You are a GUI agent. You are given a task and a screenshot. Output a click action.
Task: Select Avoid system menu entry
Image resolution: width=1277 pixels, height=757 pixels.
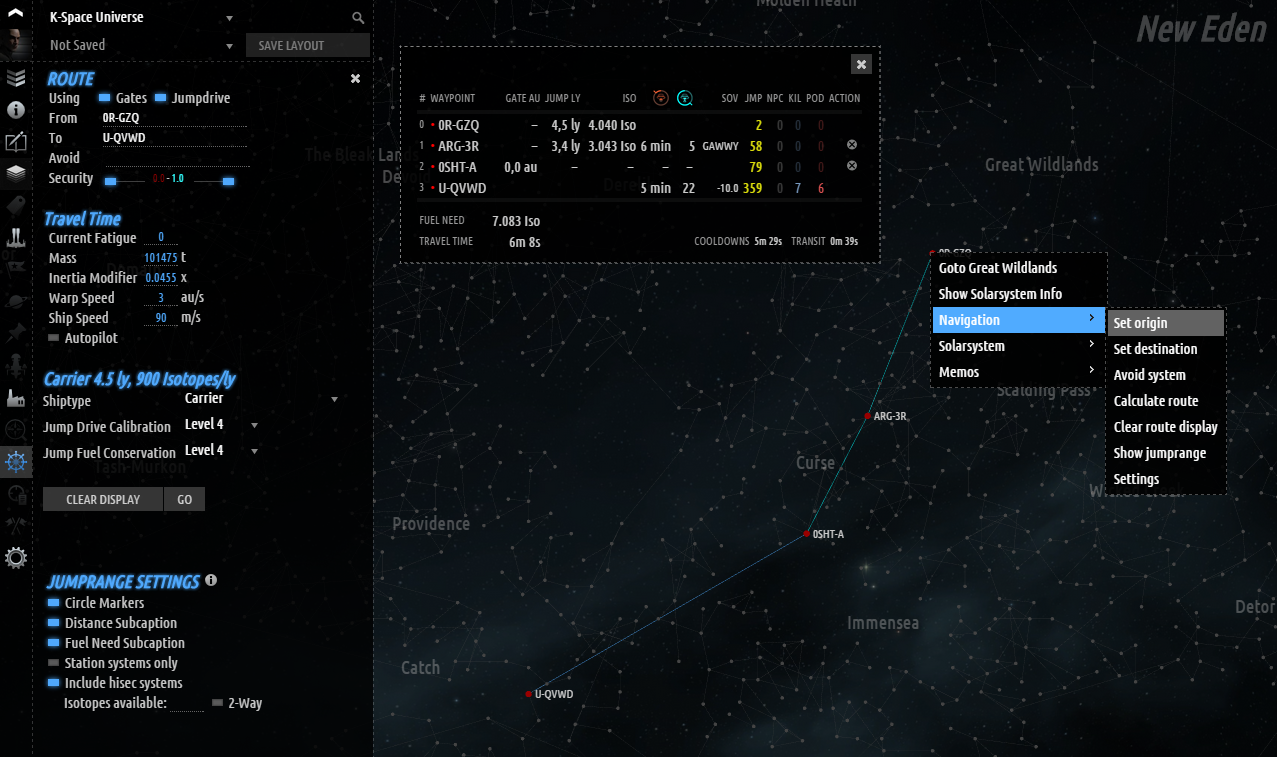pyautogui.click(x=1149, y=375)
